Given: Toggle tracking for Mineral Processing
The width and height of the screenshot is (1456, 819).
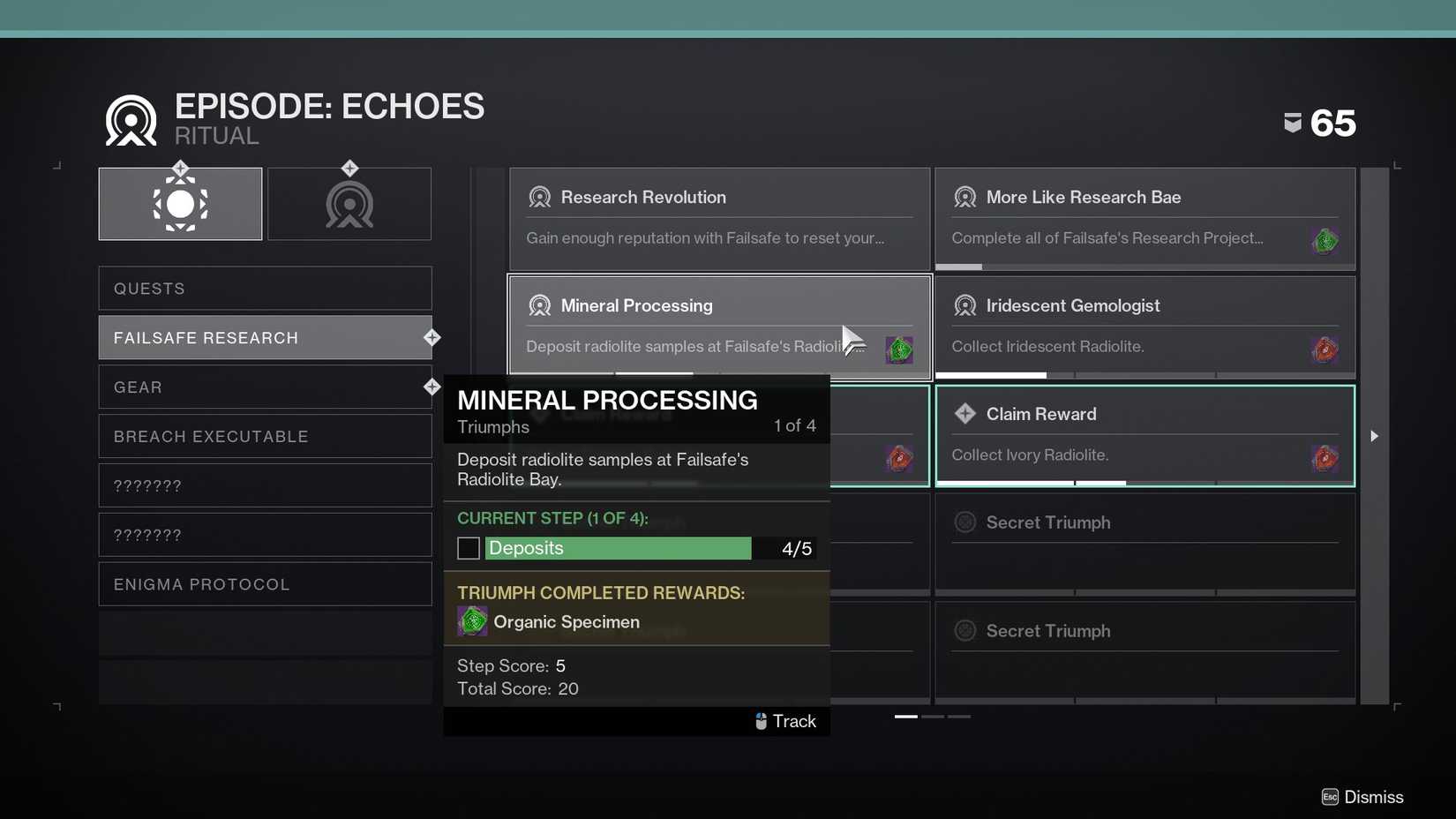Looking at the screenshot, I should 784,721.
